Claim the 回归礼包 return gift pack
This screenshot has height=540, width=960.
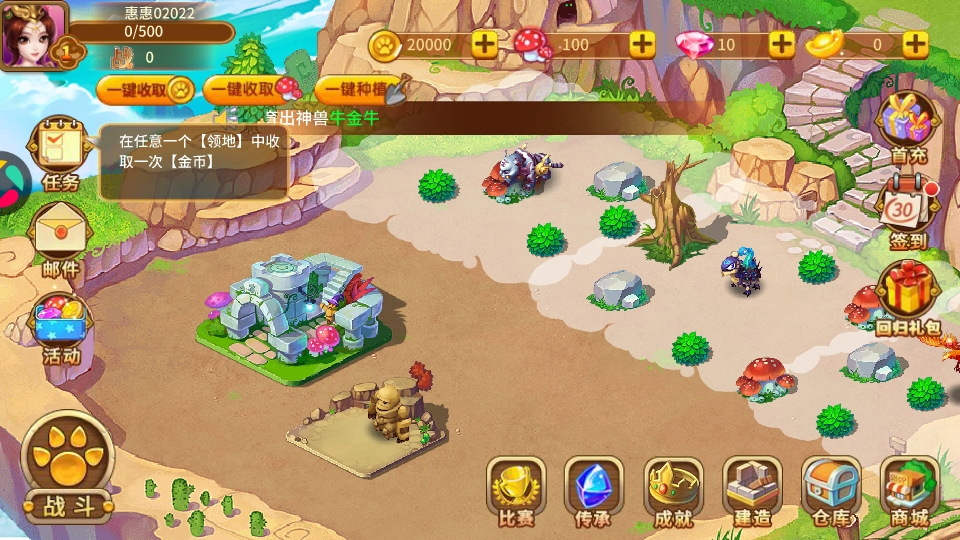pyautogui.click(x=908, y=298)
